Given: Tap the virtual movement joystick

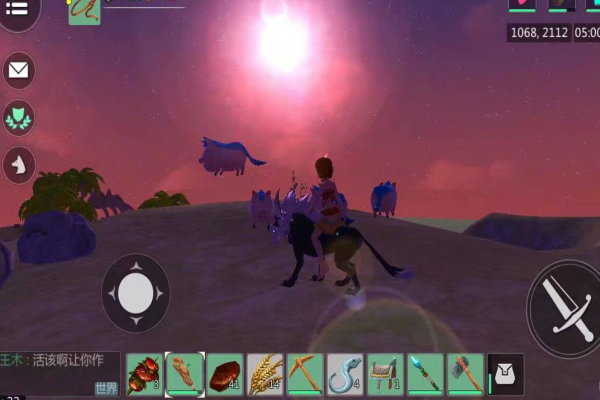Looking at the screenshot, I should [x=135, y=293].
